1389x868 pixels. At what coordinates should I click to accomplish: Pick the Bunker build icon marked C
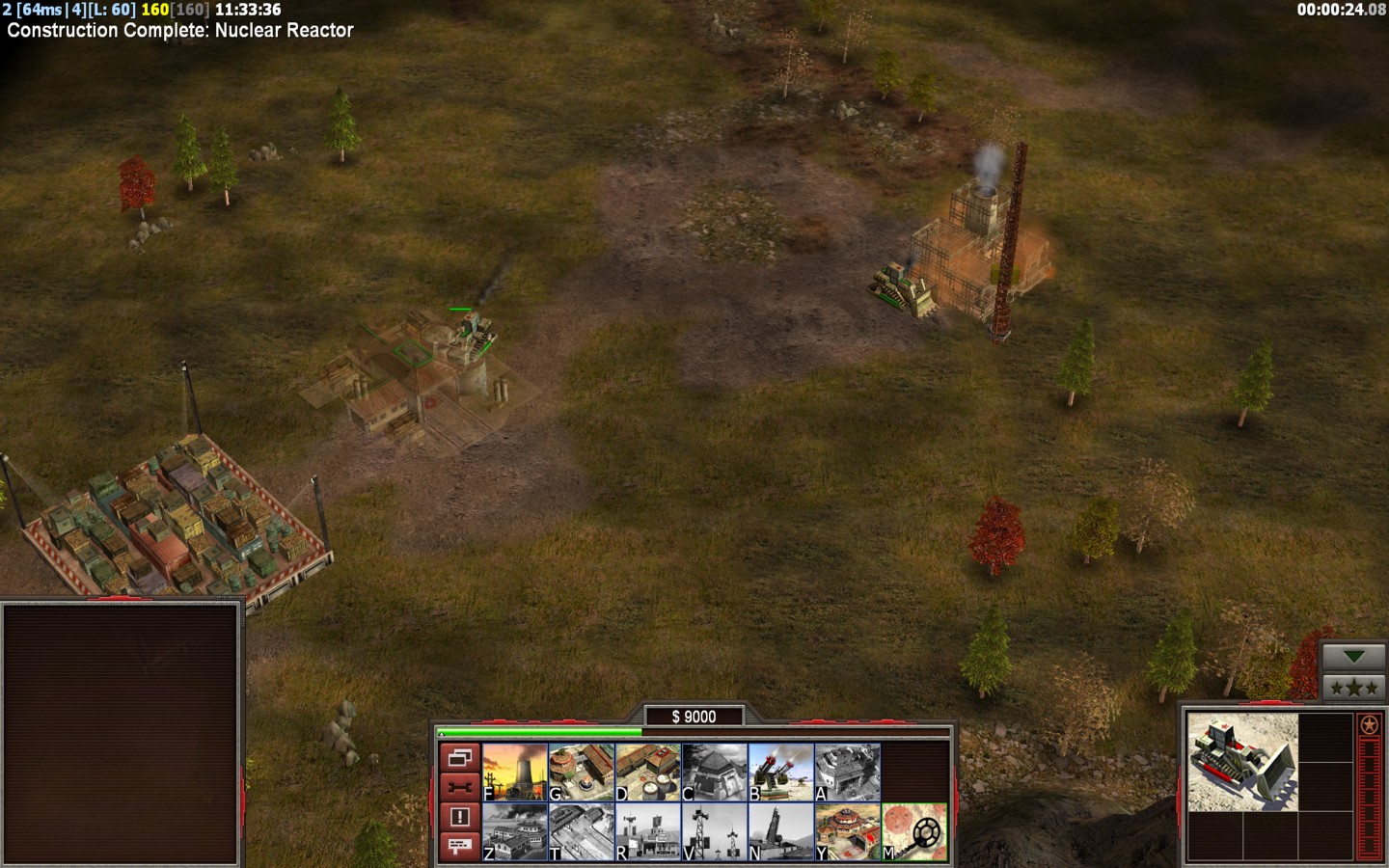tap(715, 772)
